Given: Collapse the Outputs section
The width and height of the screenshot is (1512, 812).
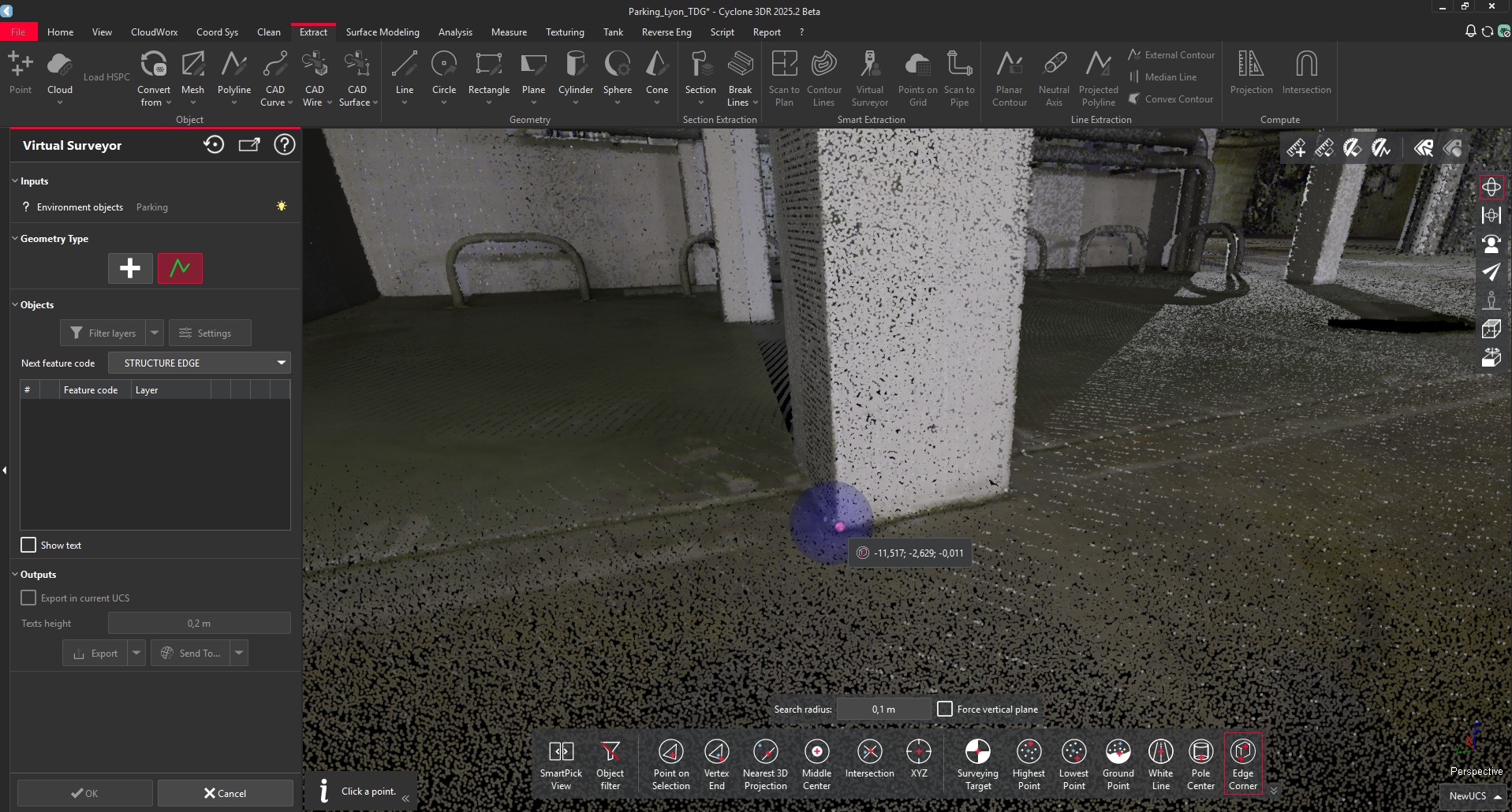Looking at the screenshot, I should pos(13,574).
